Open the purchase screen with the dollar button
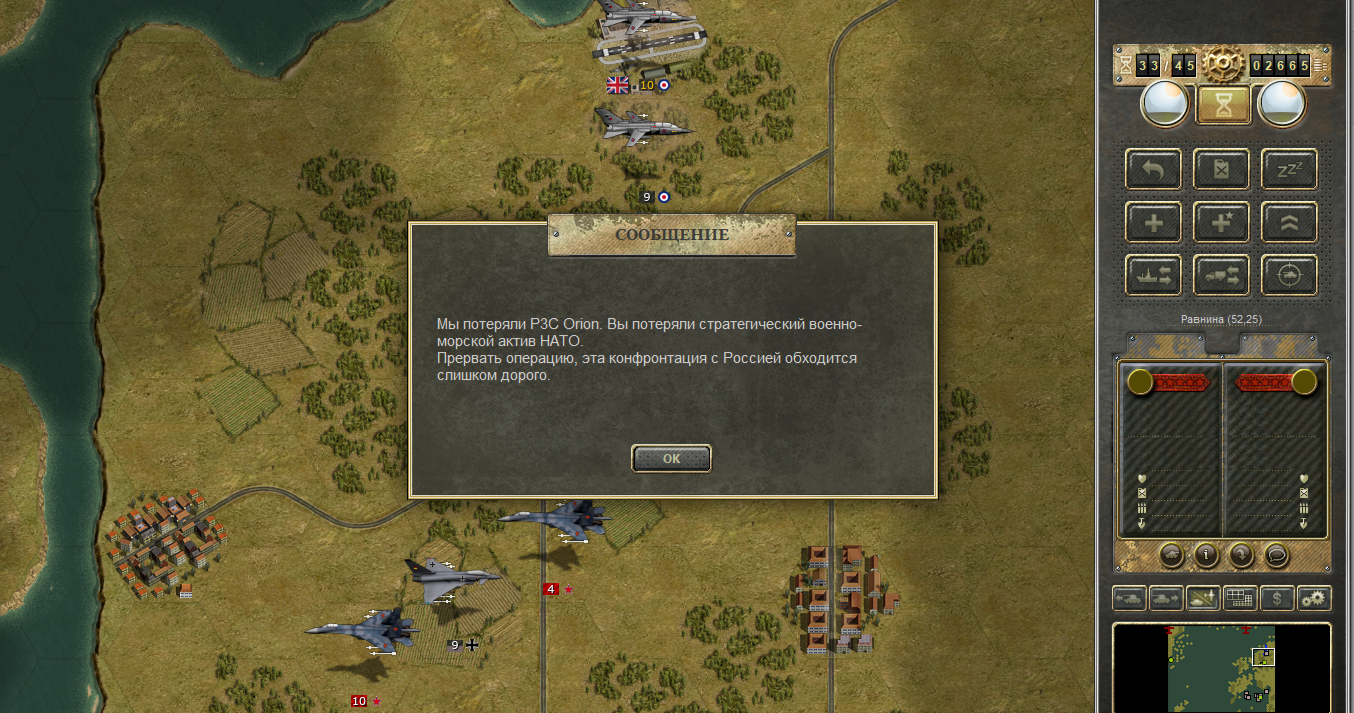This screenshot has width=1354, height=713. [x=1276, y=598]
